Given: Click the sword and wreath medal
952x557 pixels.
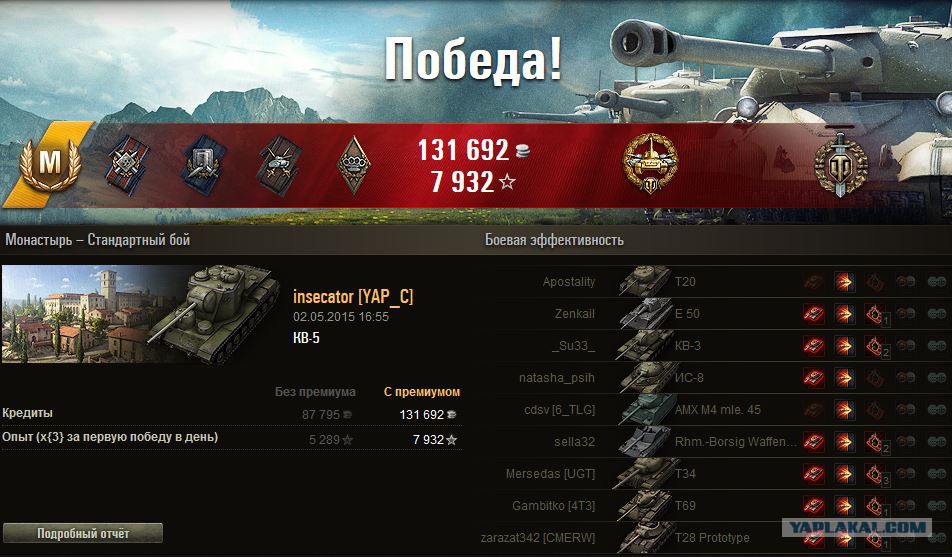Looking at the screenshot, I should click(x=840, y=163).
